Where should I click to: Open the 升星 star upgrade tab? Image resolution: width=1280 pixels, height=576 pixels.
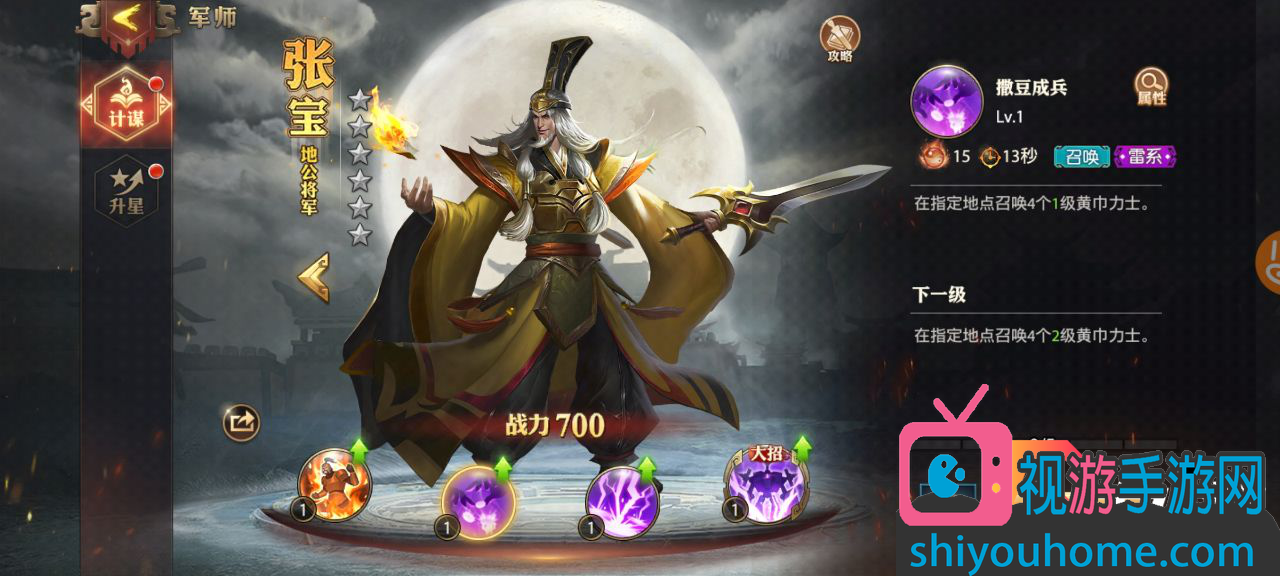coord(126,190)
